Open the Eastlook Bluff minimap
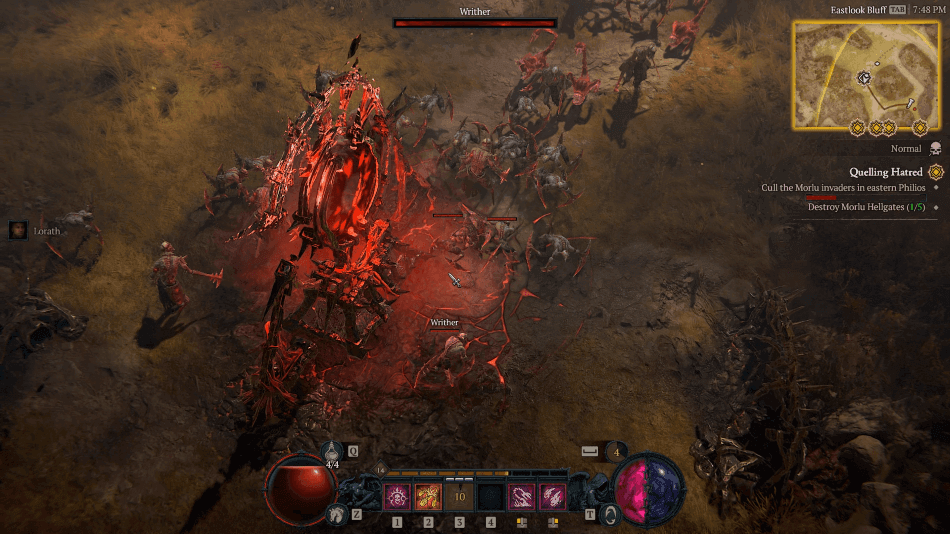950x534 pixels. [x=865, y=74]
